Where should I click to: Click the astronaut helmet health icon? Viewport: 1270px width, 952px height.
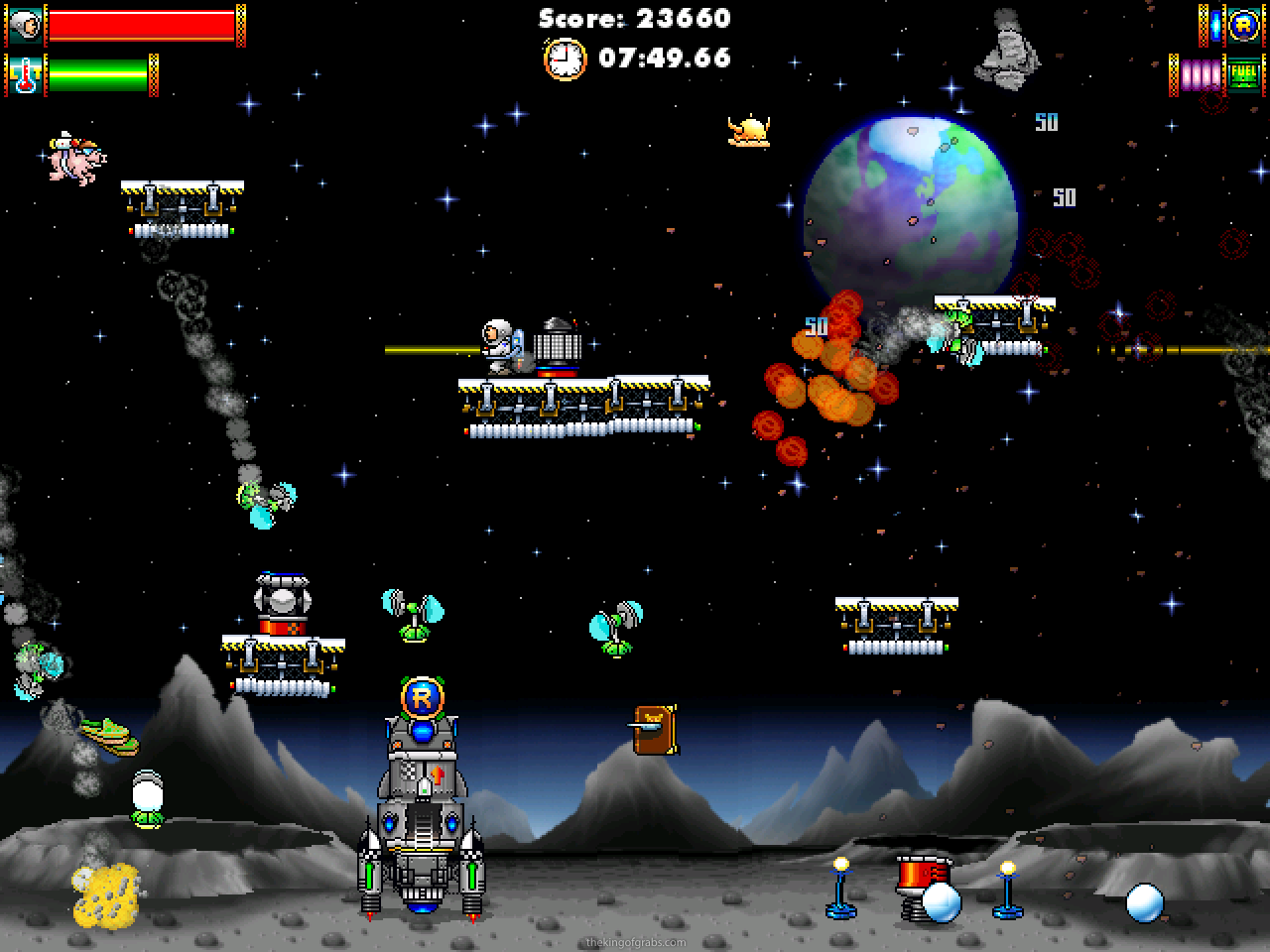[25, 25]
